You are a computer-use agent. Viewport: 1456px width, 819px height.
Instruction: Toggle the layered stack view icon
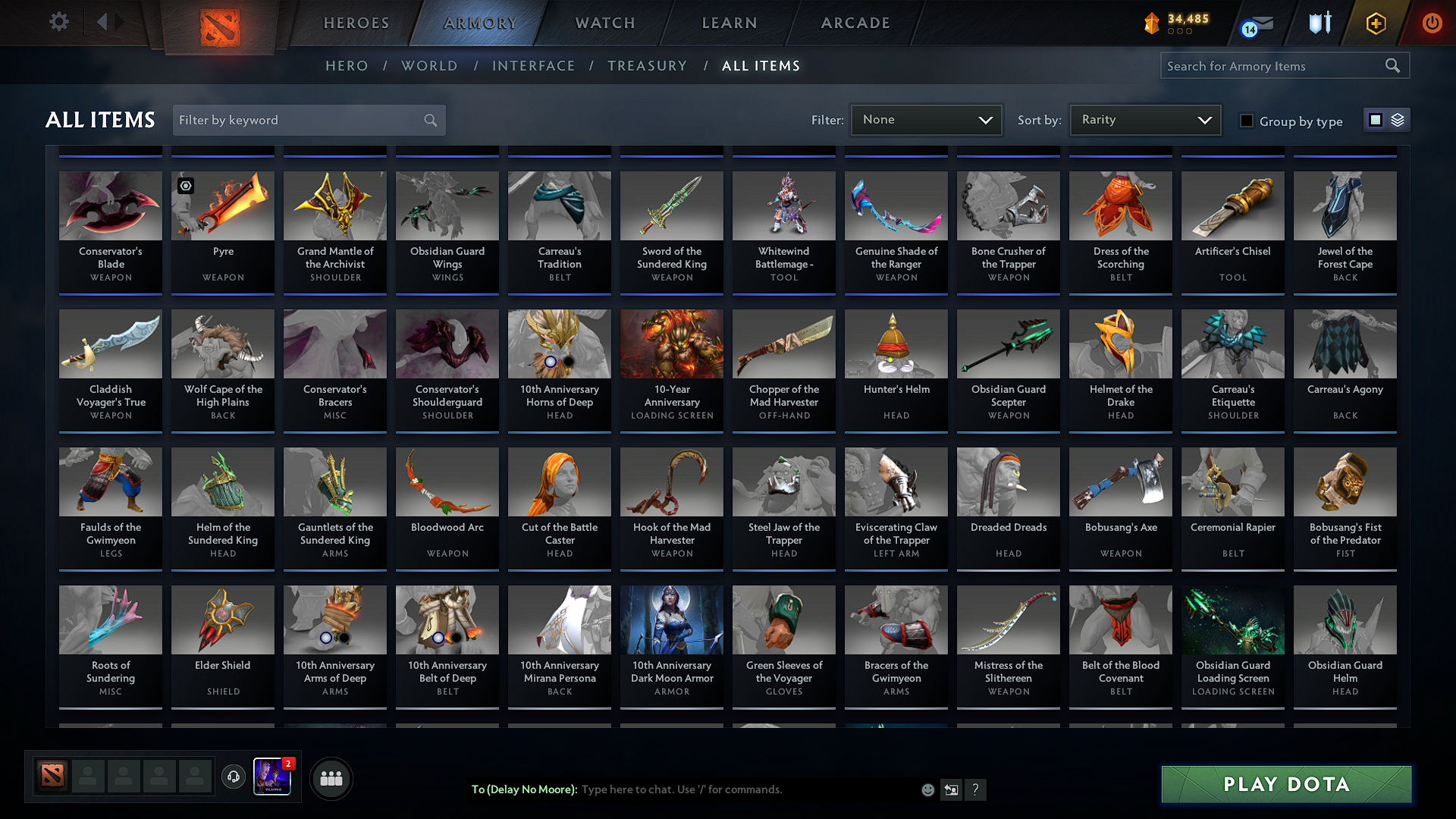[1396, 119]
